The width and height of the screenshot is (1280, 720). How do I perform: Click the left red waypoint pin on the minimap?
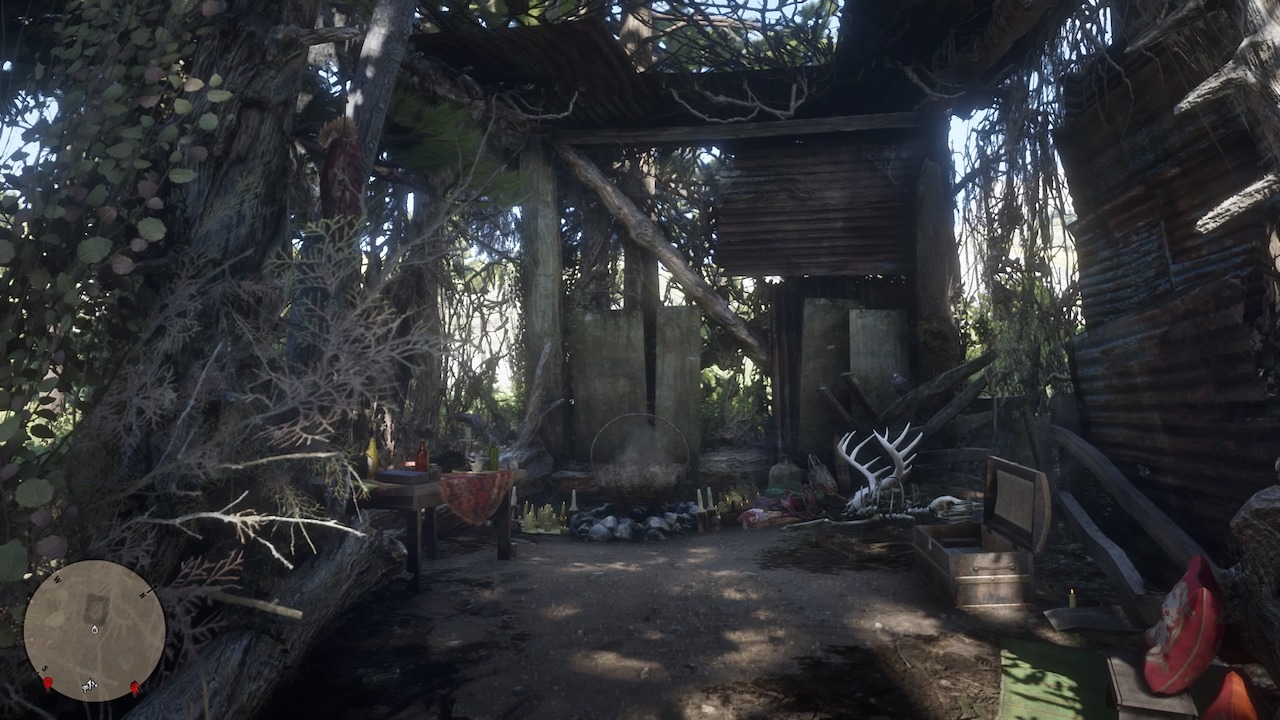[x=48, y=684]
